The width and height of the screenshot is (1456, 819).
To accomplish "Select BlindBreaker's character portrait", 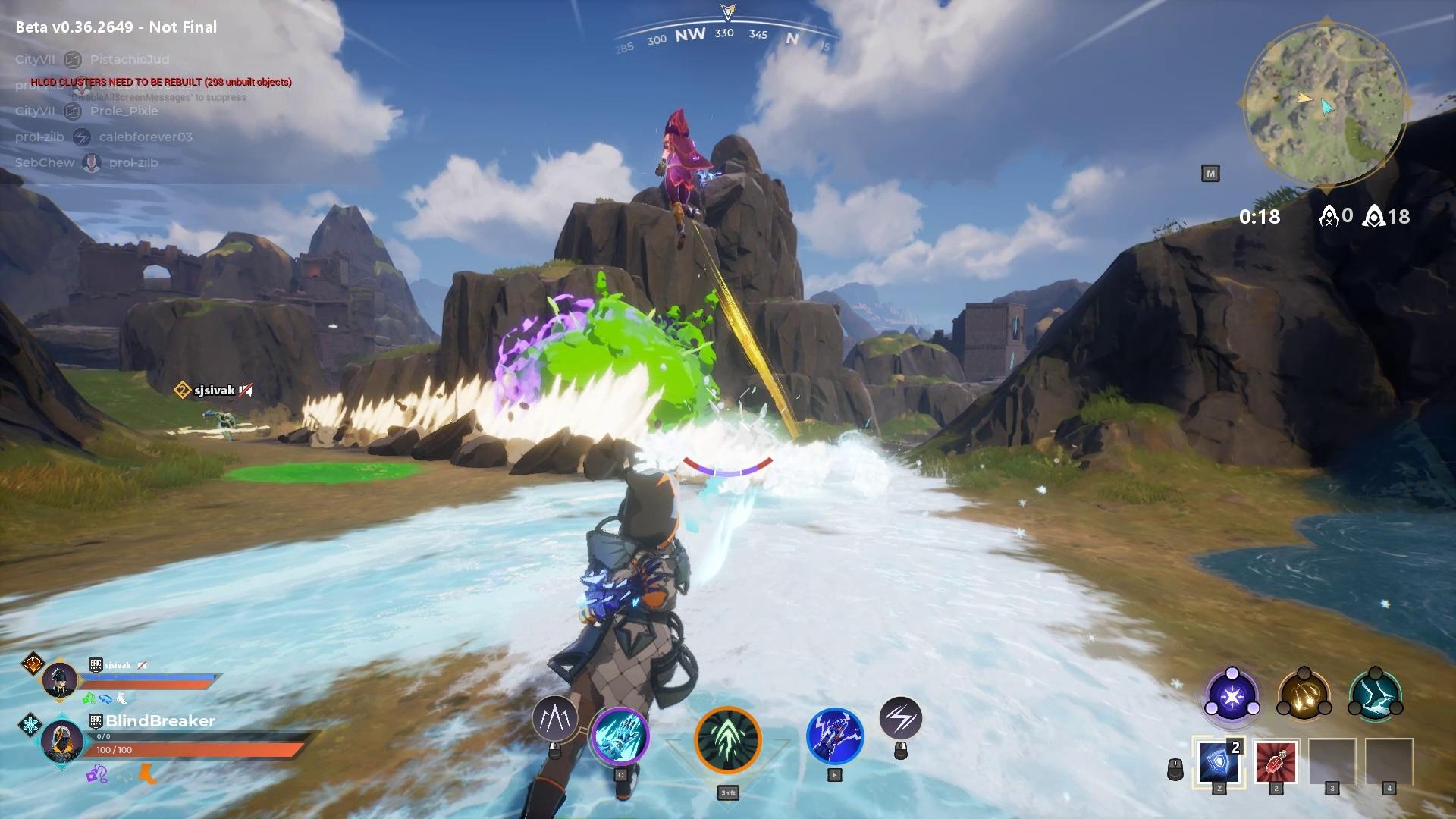I will click(61, 741).
